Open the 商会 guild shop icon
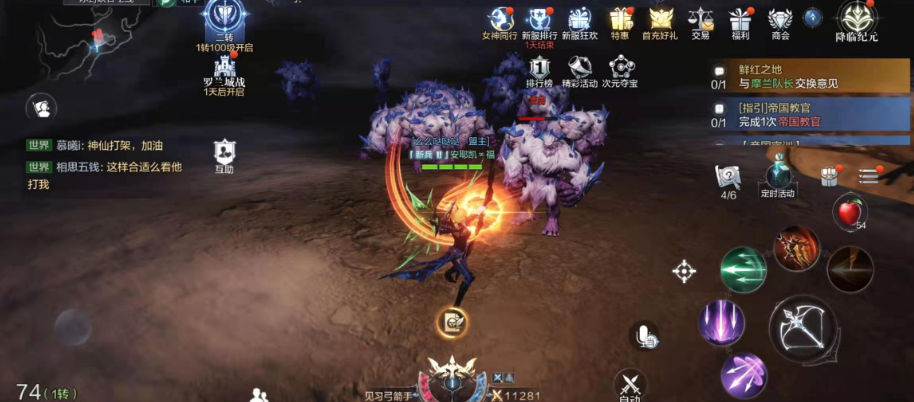 [x=780, y=19]
